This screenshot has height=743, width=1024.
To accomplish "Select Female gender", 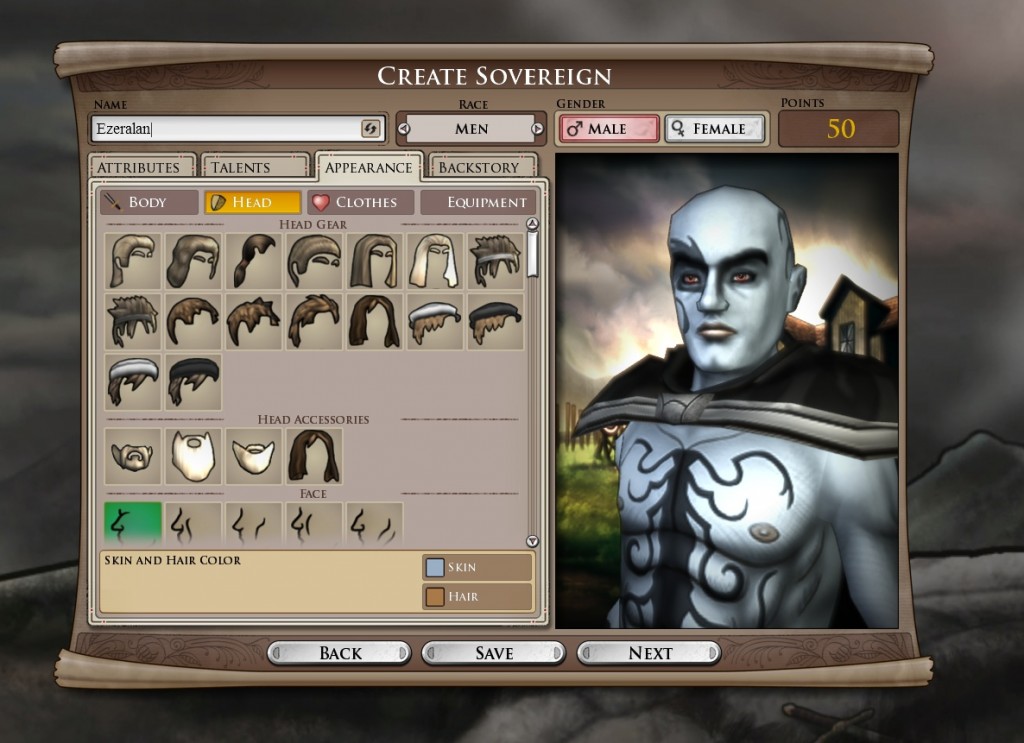I will click(714, 129).
